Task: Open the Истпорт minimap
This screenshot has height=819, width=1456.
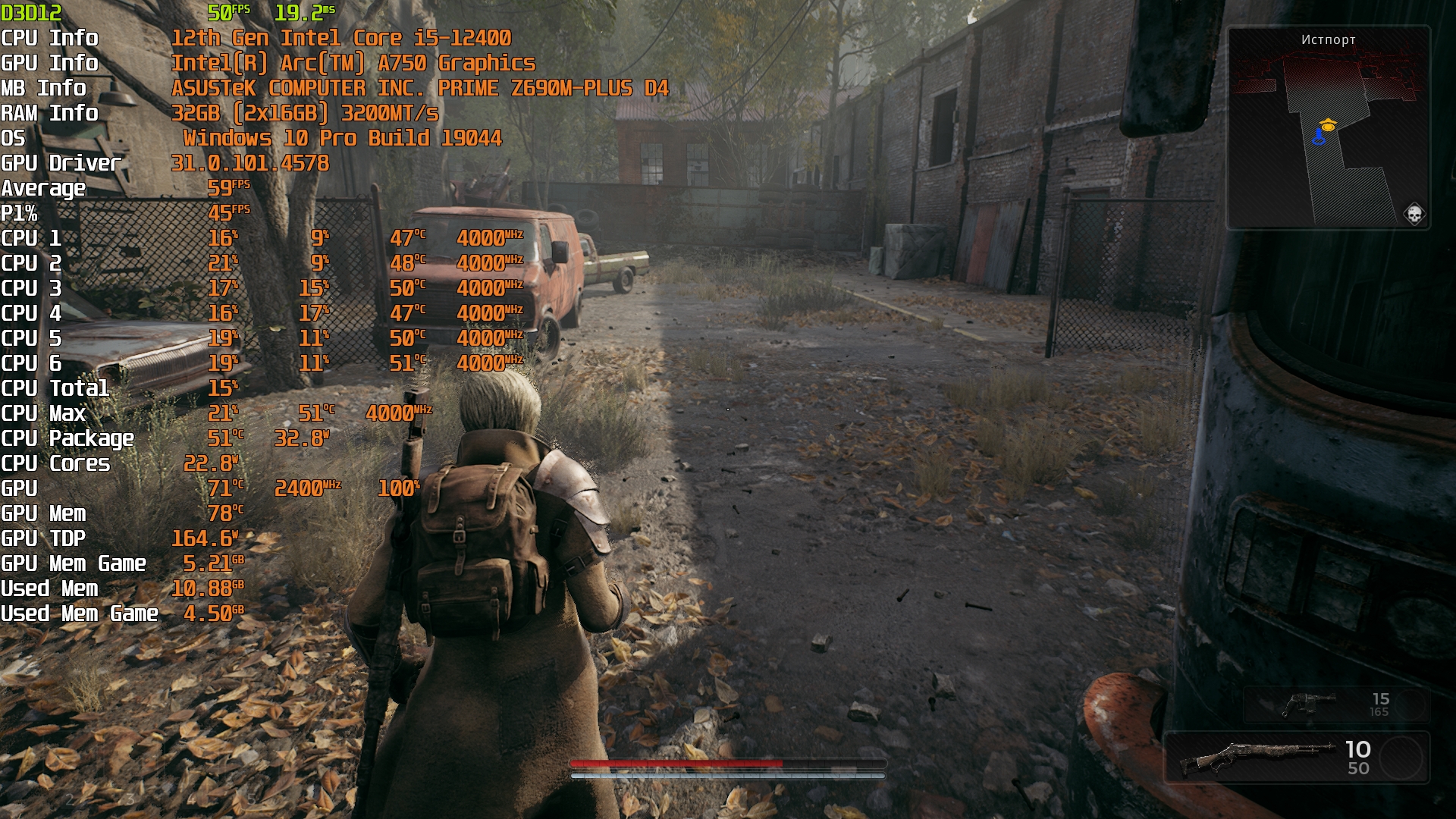Action: (1328, 127)
